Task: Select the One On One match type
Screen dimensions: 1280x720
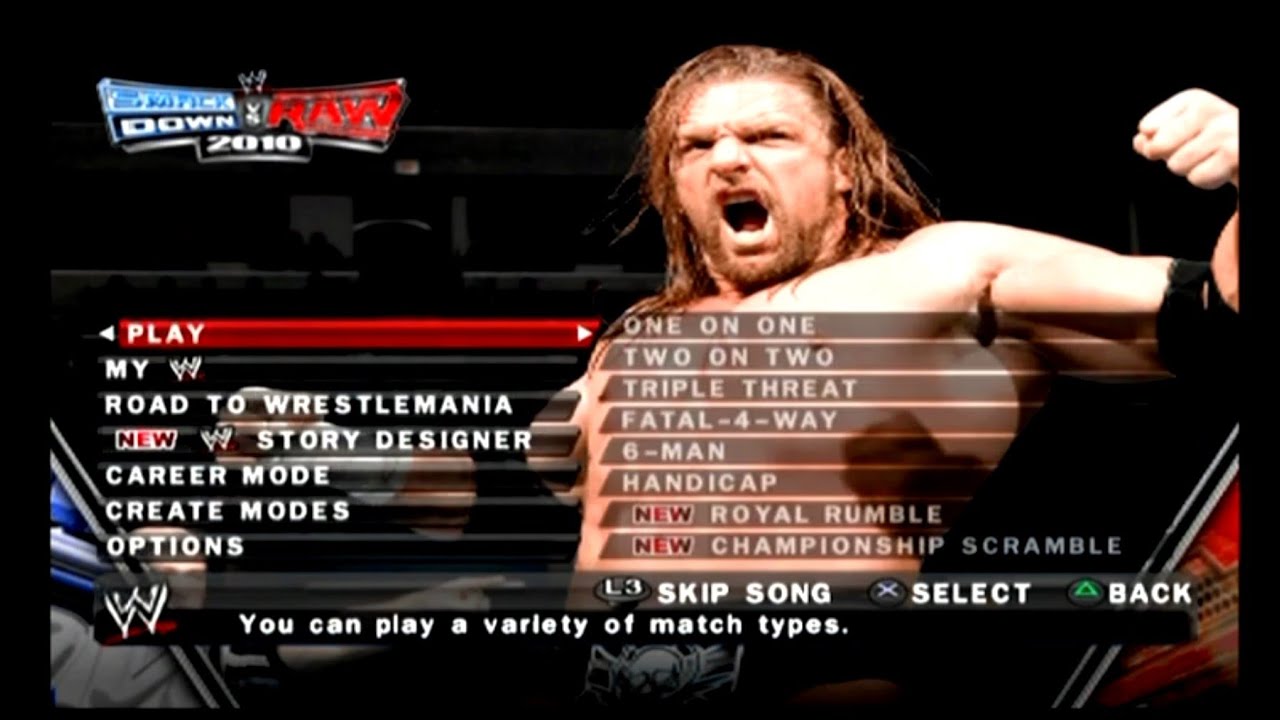Action: pos(720,324)
